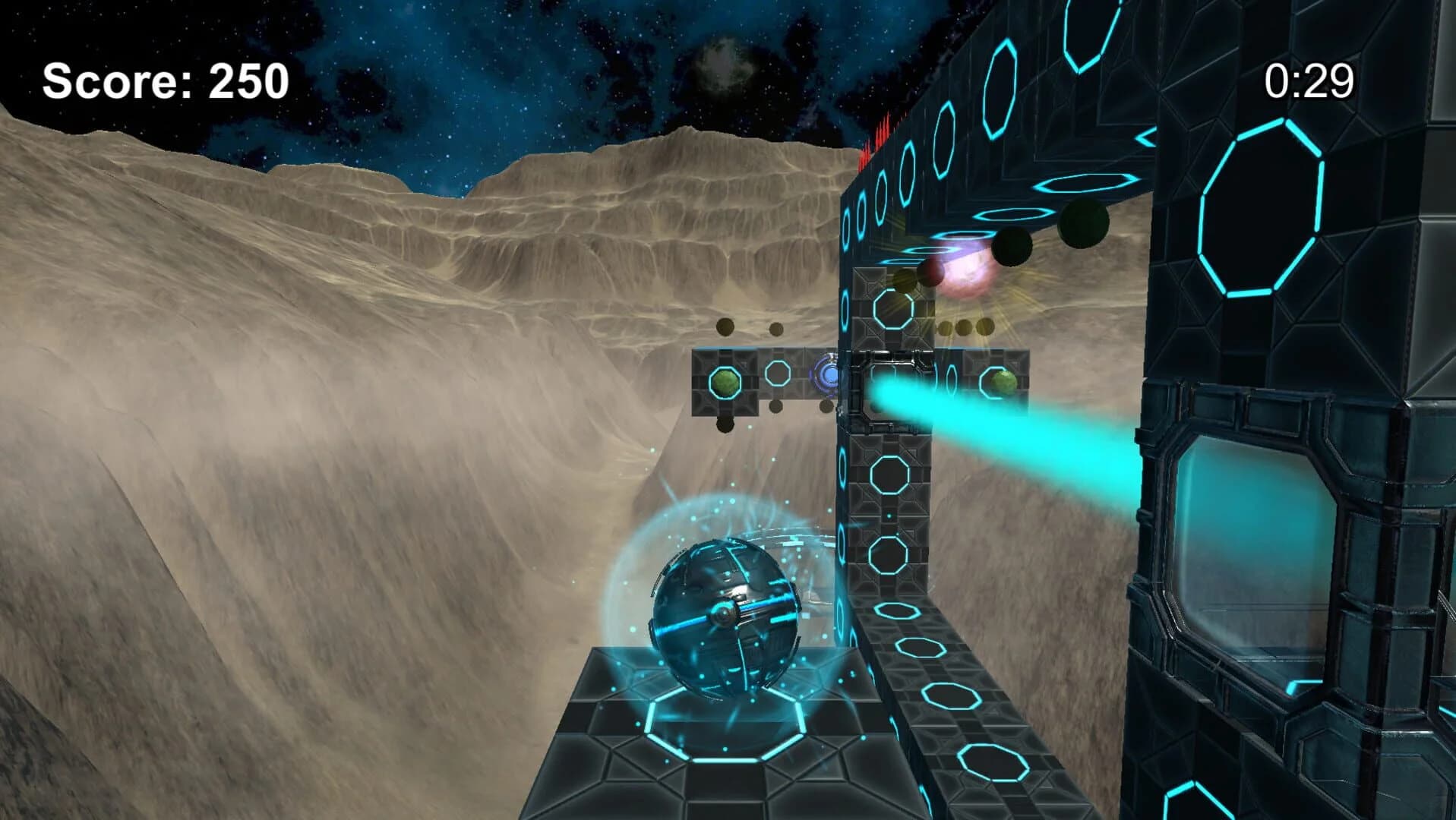Toggle the empty octagon outline left of the portal
The height and width of the screenshot is (820, 1456).
click(778, 374)
